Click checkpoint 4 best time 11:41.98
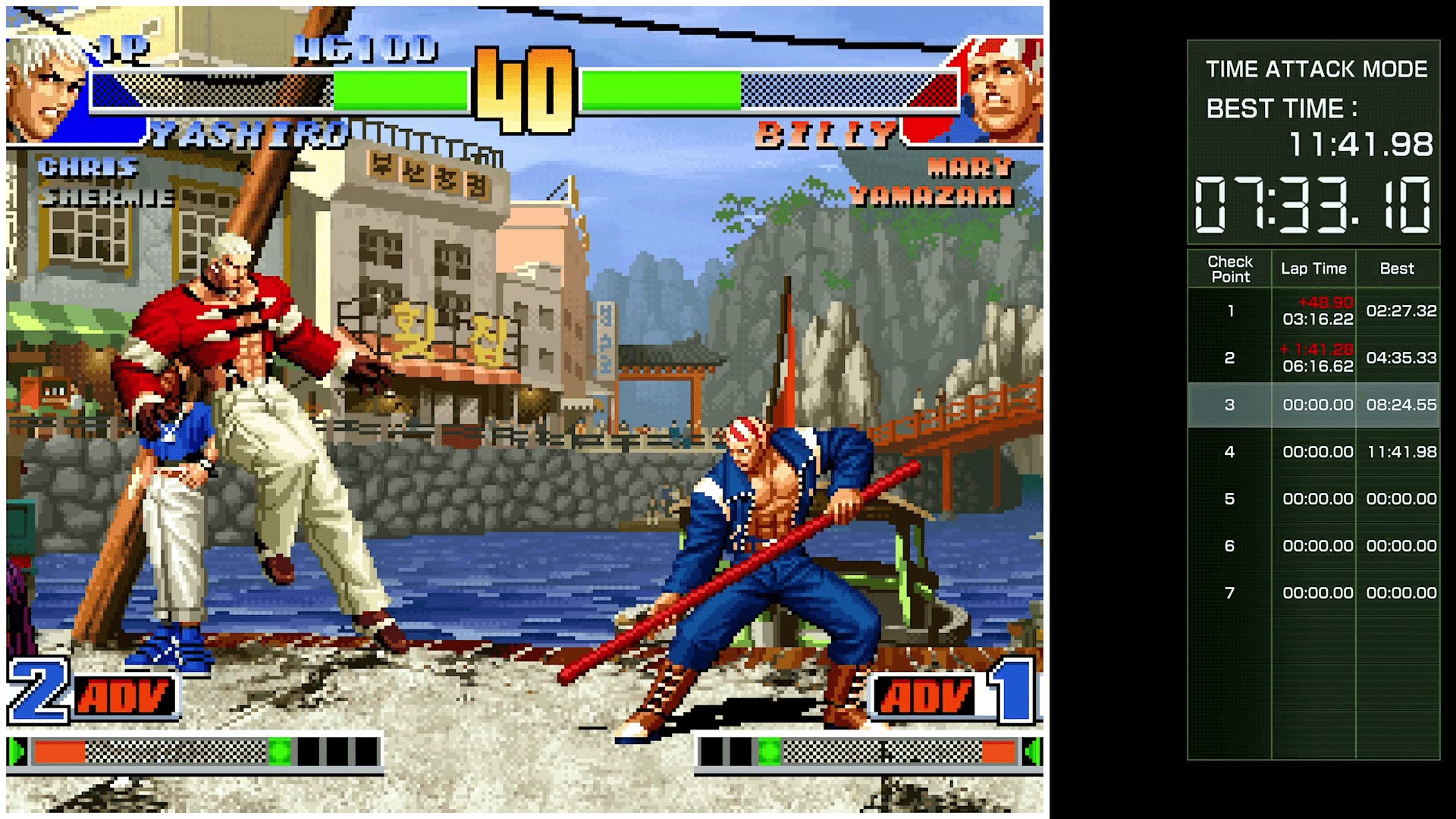Image resolution: width=1456 pixels, height=819 pixels. (1398, 451)
